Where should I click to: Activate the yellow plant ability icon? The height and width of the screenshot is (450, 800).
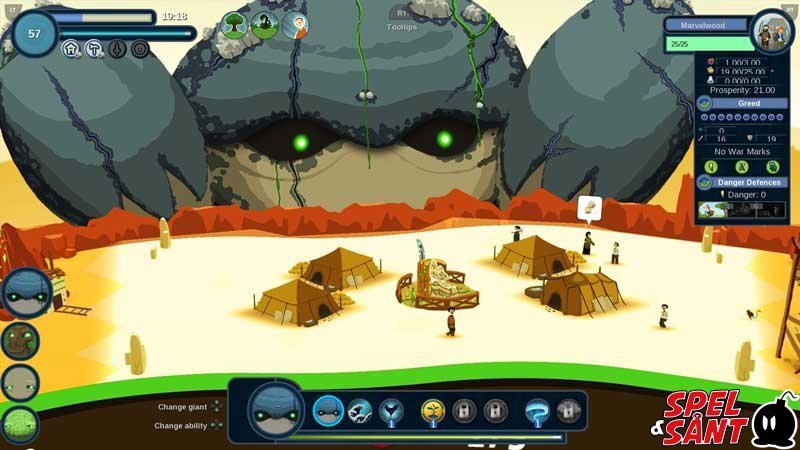433,409
